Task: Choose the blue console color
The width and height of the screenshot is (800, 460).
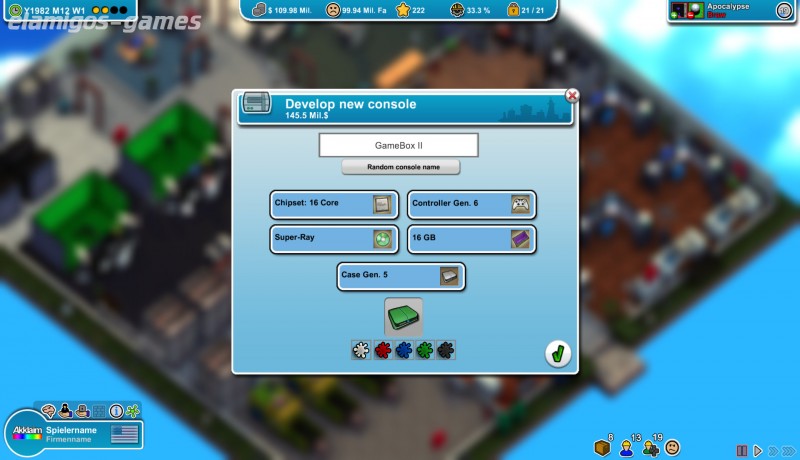Action: point(403,350)
